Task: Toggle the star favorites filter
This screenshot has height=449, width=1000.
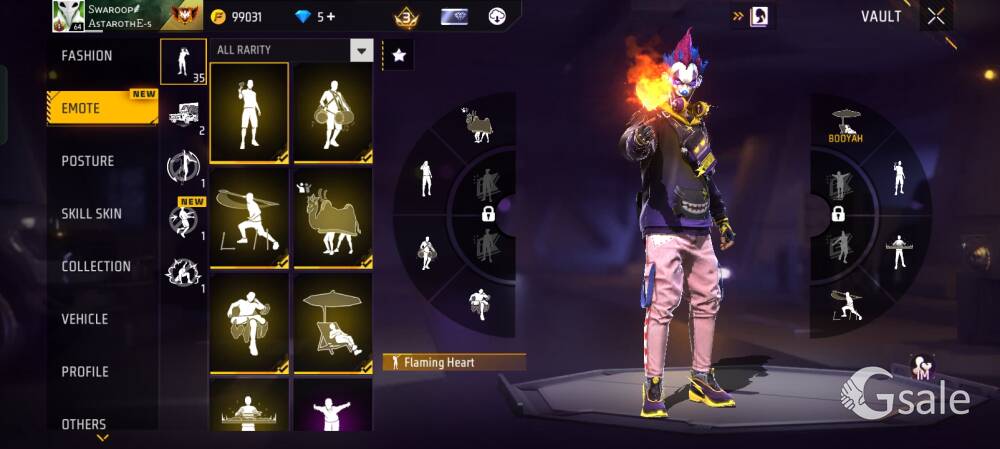Action: click(x=398, y=56)
